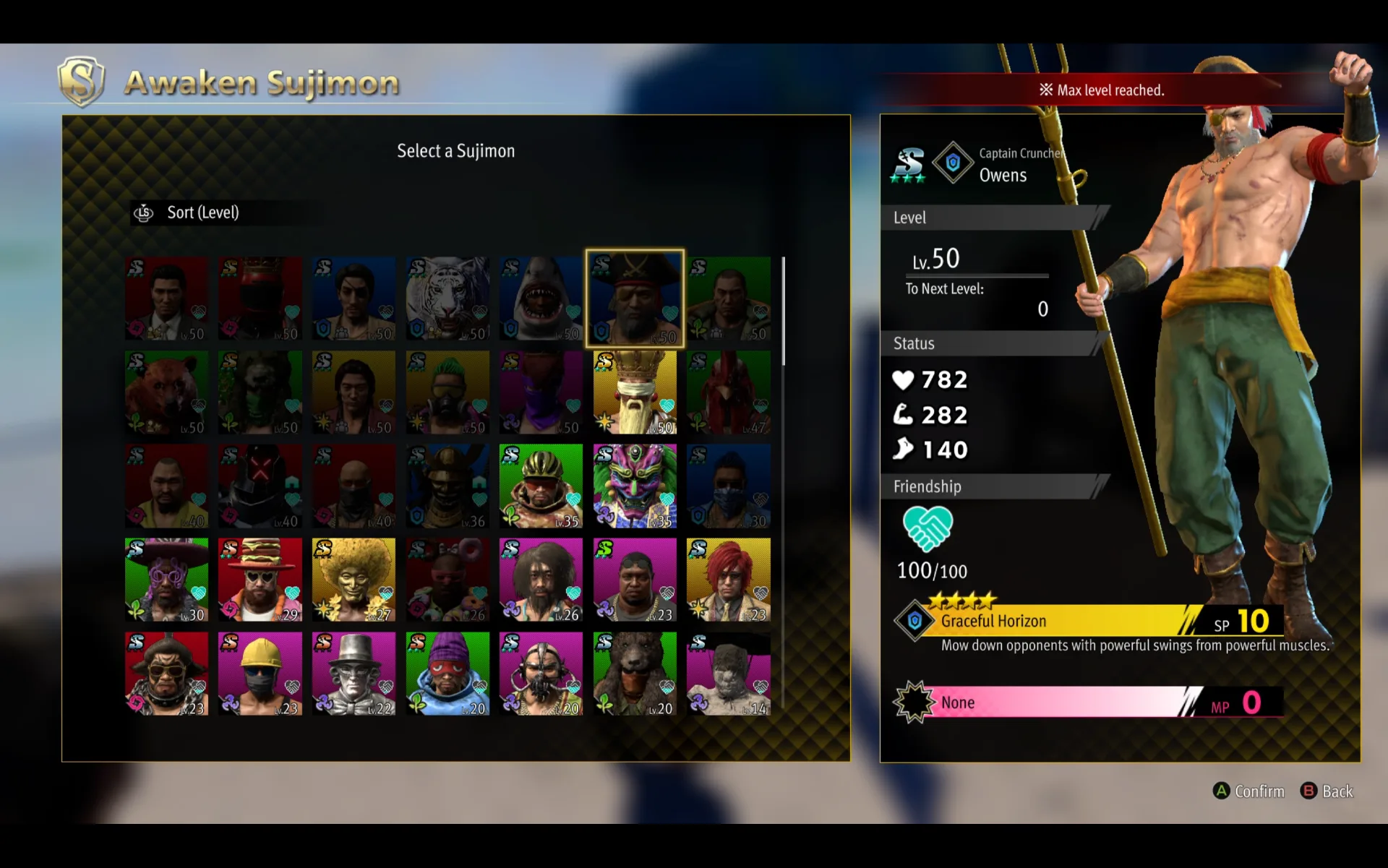Select the level 14 stone-faced Sujimon
This screenshot has width=1388, height=868.
pos(729,674)
